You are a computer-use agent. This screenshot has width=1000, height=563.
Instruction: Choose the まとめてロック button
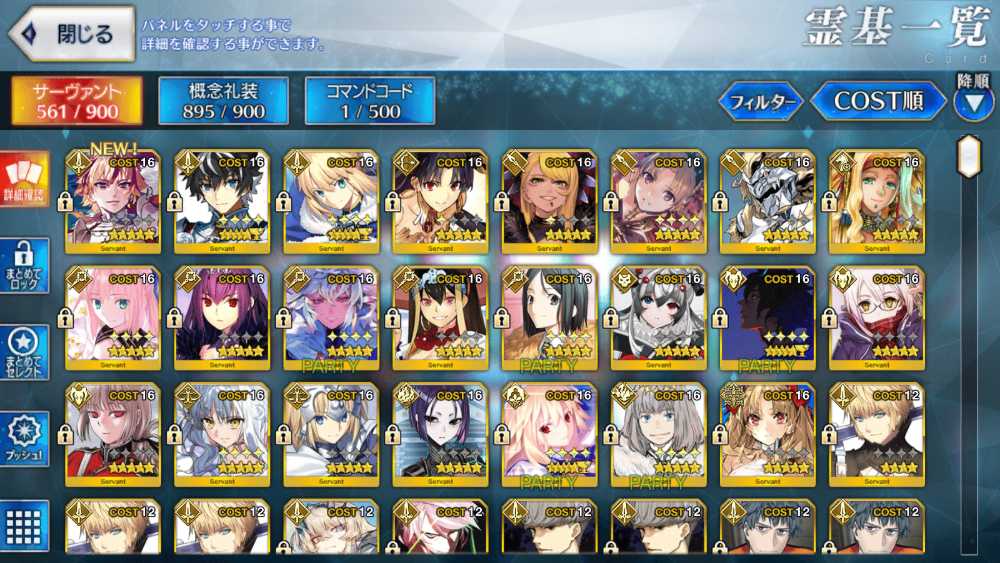click(24, 266)
